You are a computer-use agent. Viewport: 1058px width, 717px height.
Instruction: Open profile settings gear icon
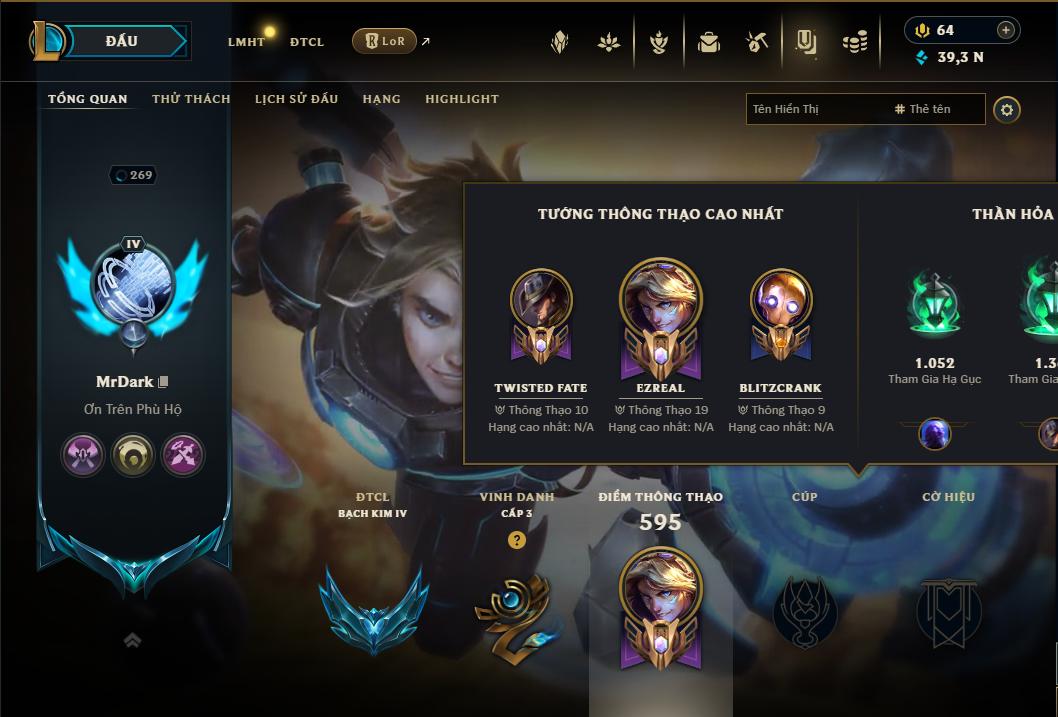1007,109
